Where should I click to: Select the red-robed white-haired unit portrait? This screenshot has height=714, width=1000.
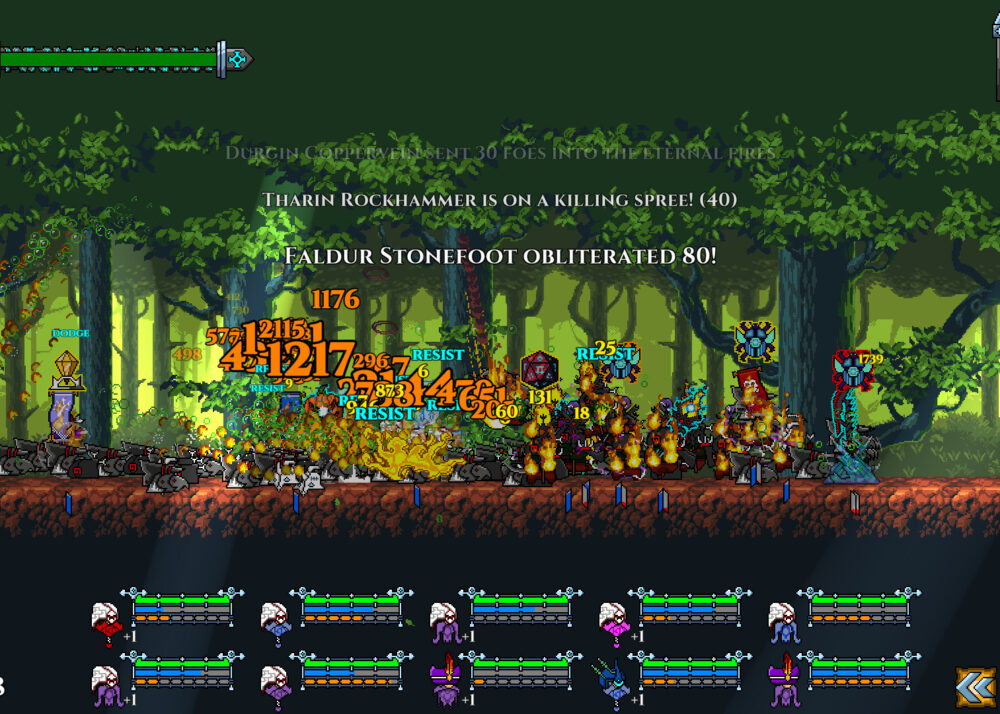tap(105, 620)
